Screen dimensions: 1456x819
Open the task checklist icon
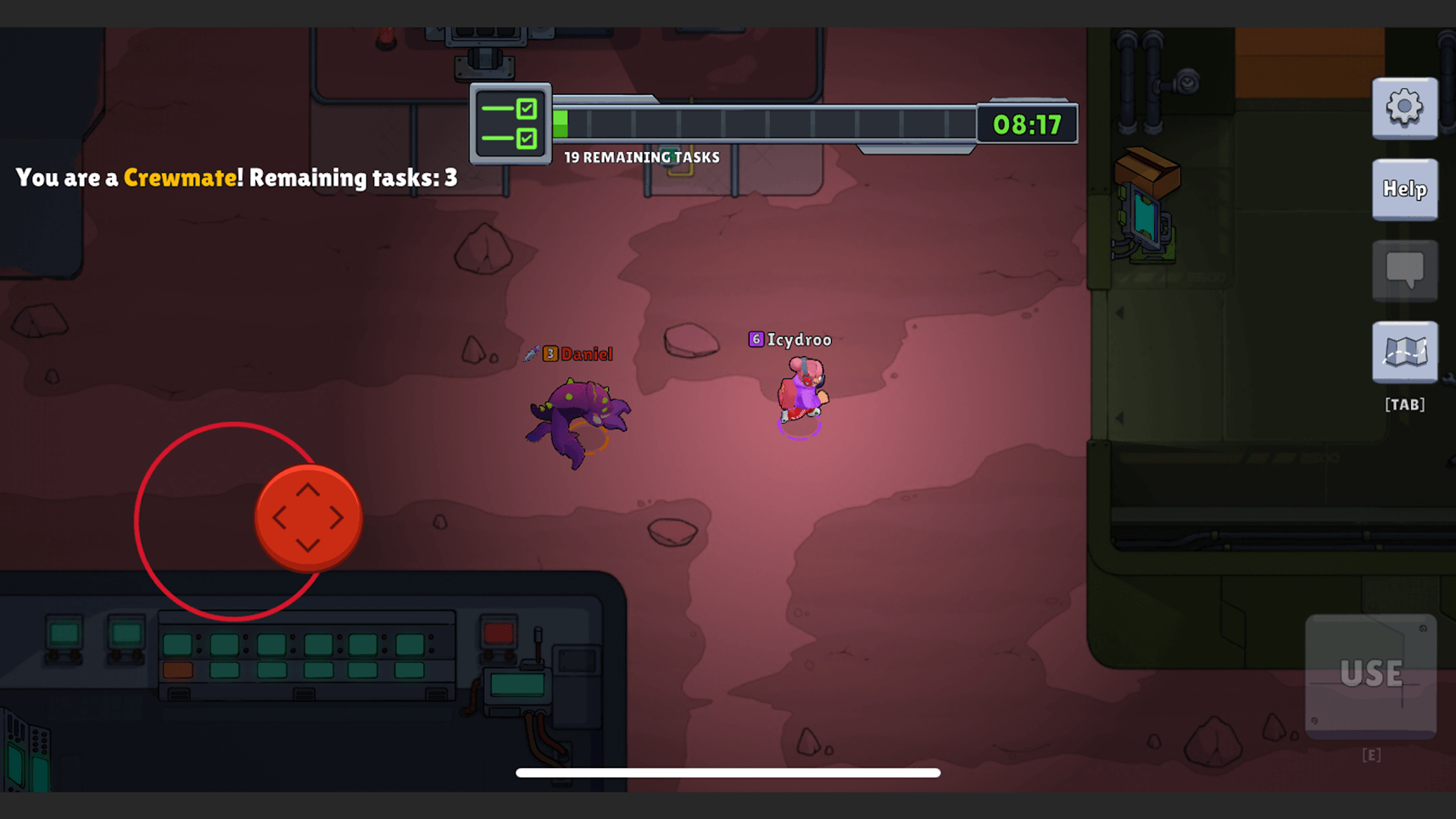coord(510,124)
